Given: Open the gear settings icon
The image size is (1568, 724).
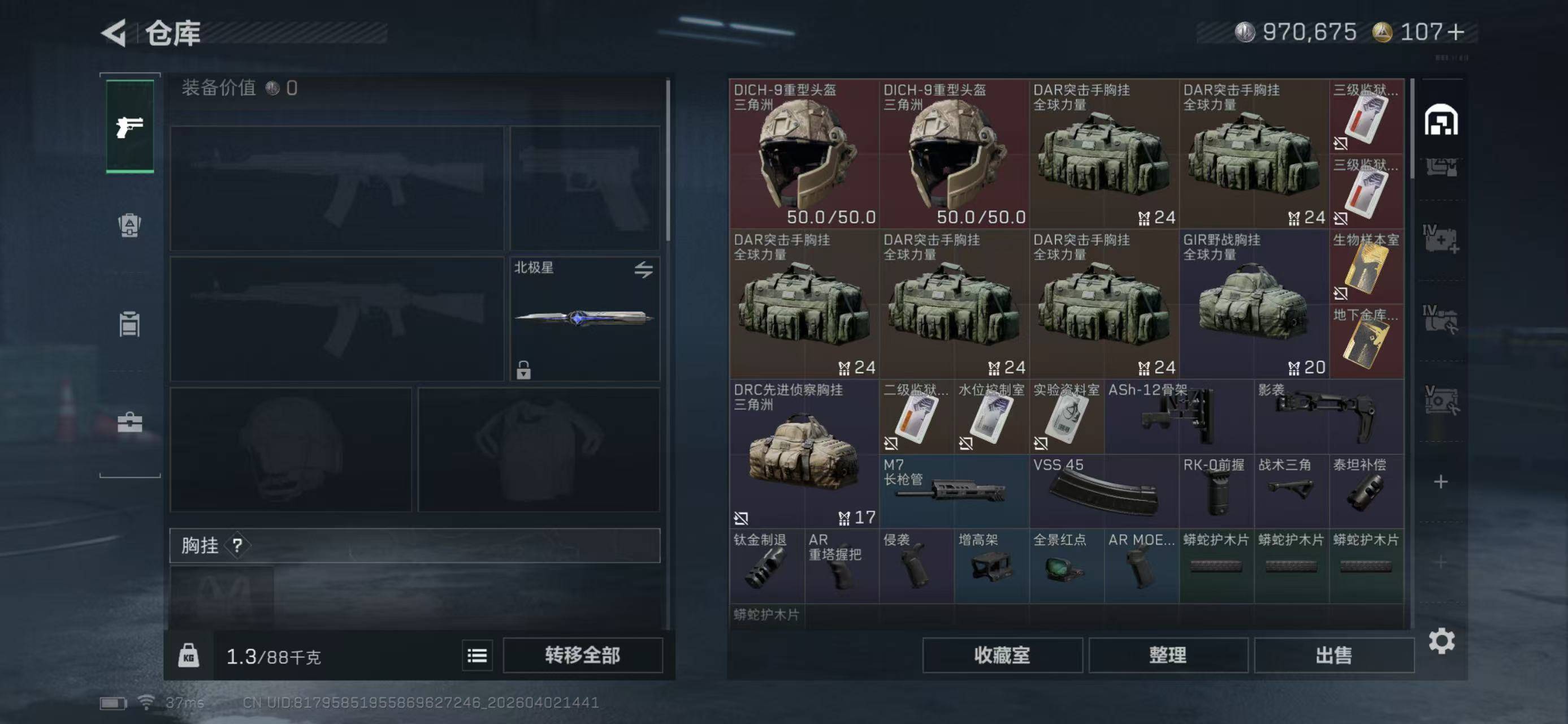Looking at the screenshot, I should coord(1441,641).
